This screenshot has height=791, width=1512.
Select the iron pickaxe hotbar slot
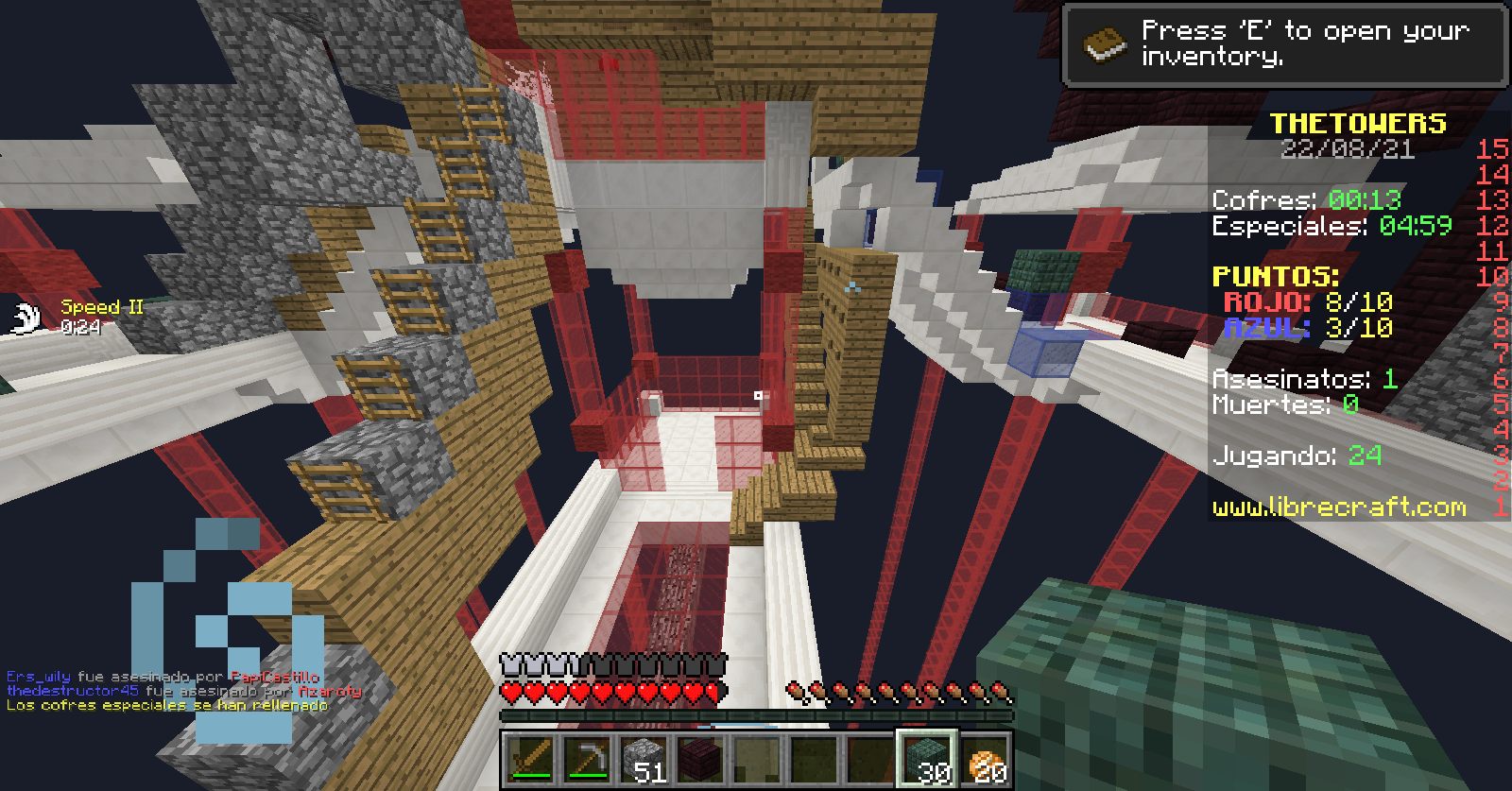click(587, 760)
